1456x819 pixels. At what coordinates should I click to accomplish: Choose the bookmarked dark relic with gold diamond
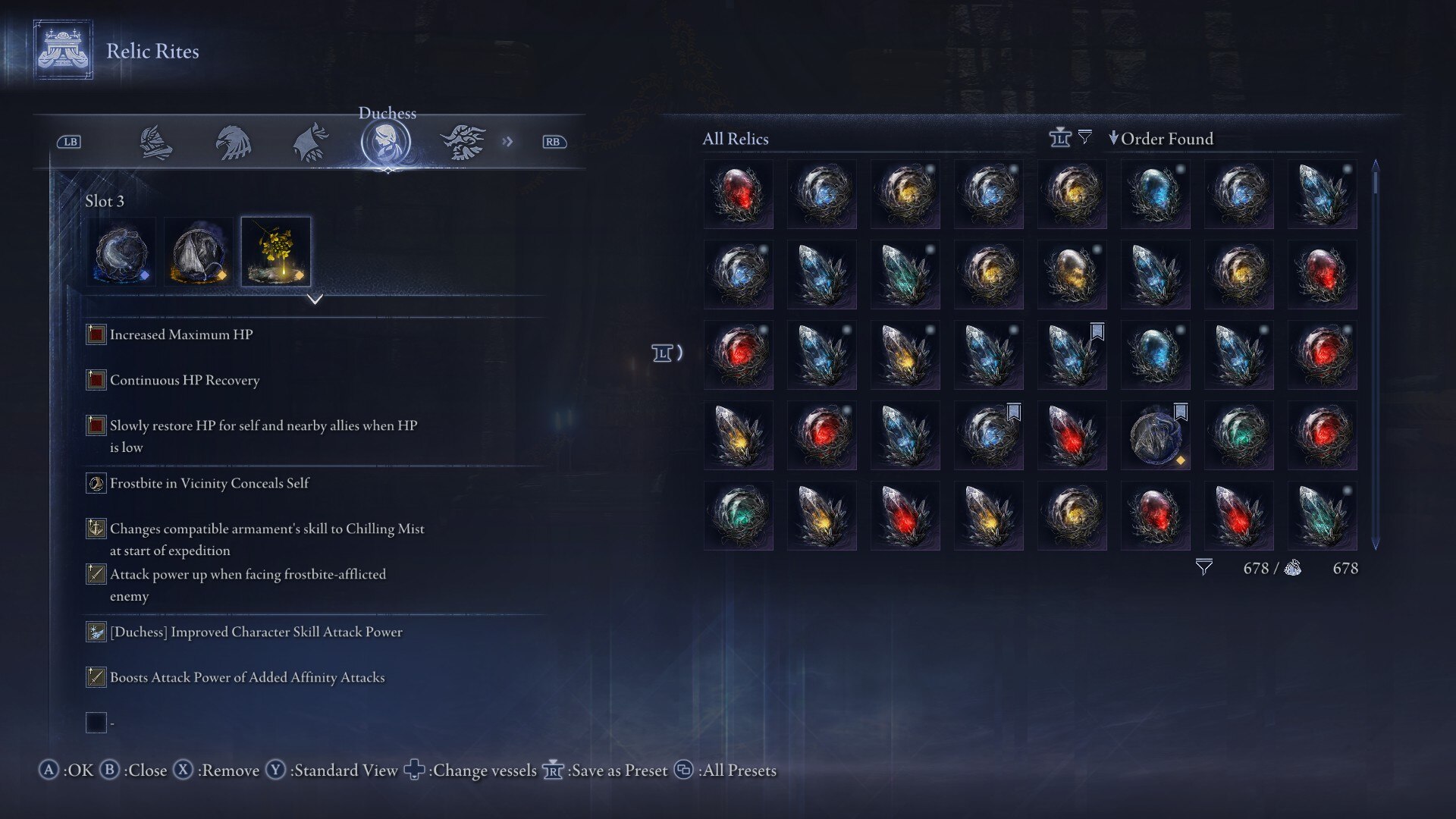click(1156, 435)
